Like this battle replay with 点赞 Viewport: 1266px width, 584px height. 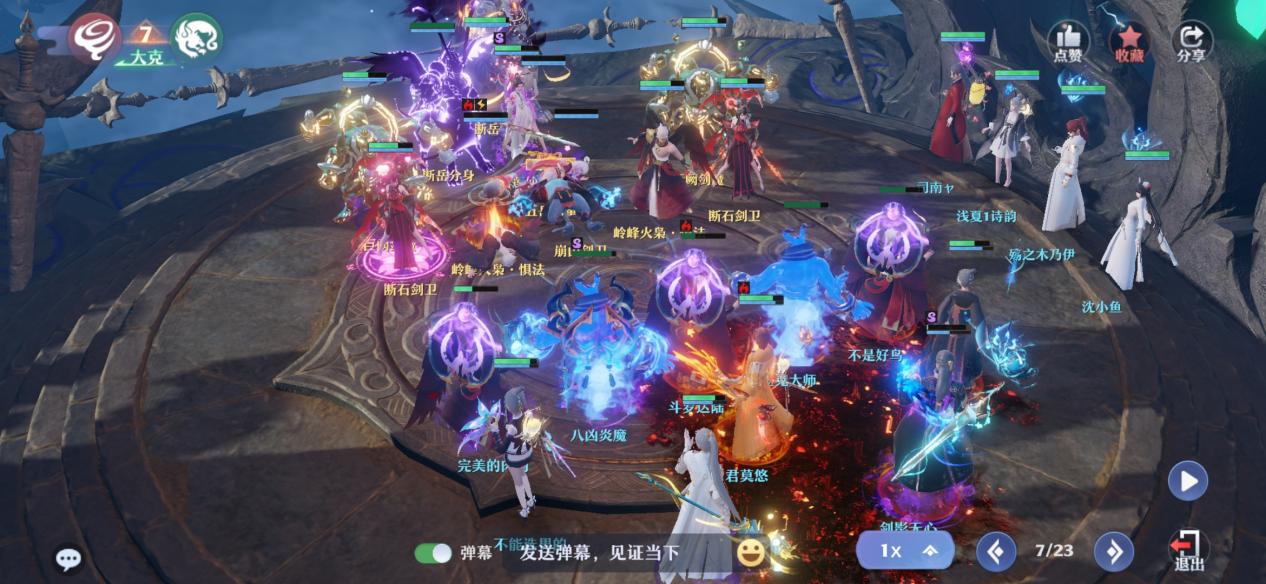pos(1067,42)
